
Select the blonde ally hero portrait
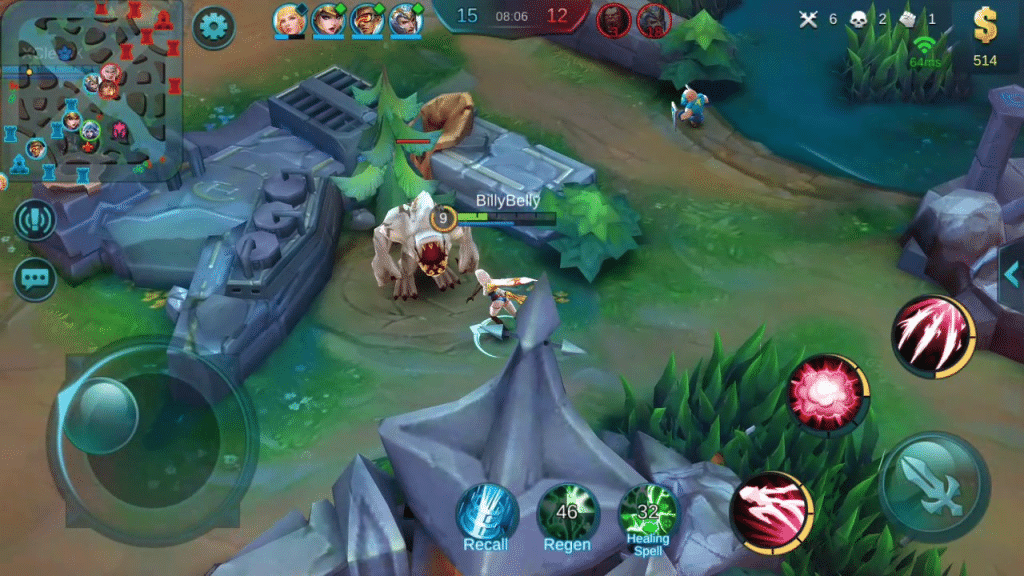[x=289, y=19]
